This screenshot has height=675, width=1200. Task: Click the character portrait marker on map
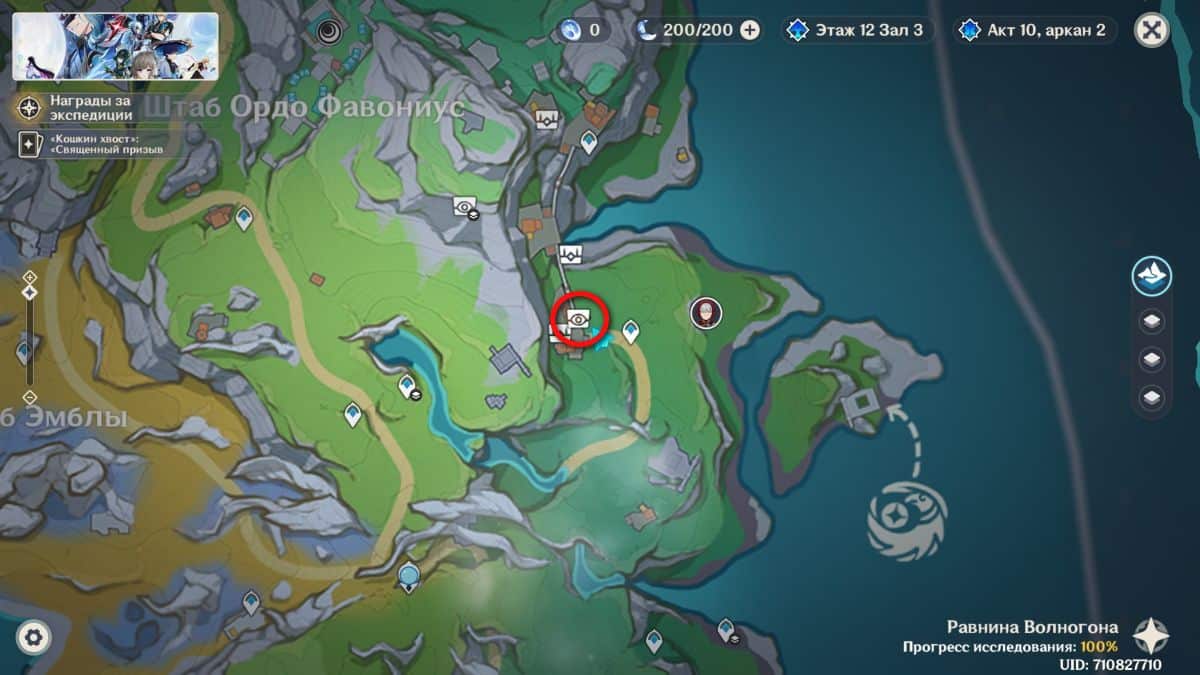705,313
